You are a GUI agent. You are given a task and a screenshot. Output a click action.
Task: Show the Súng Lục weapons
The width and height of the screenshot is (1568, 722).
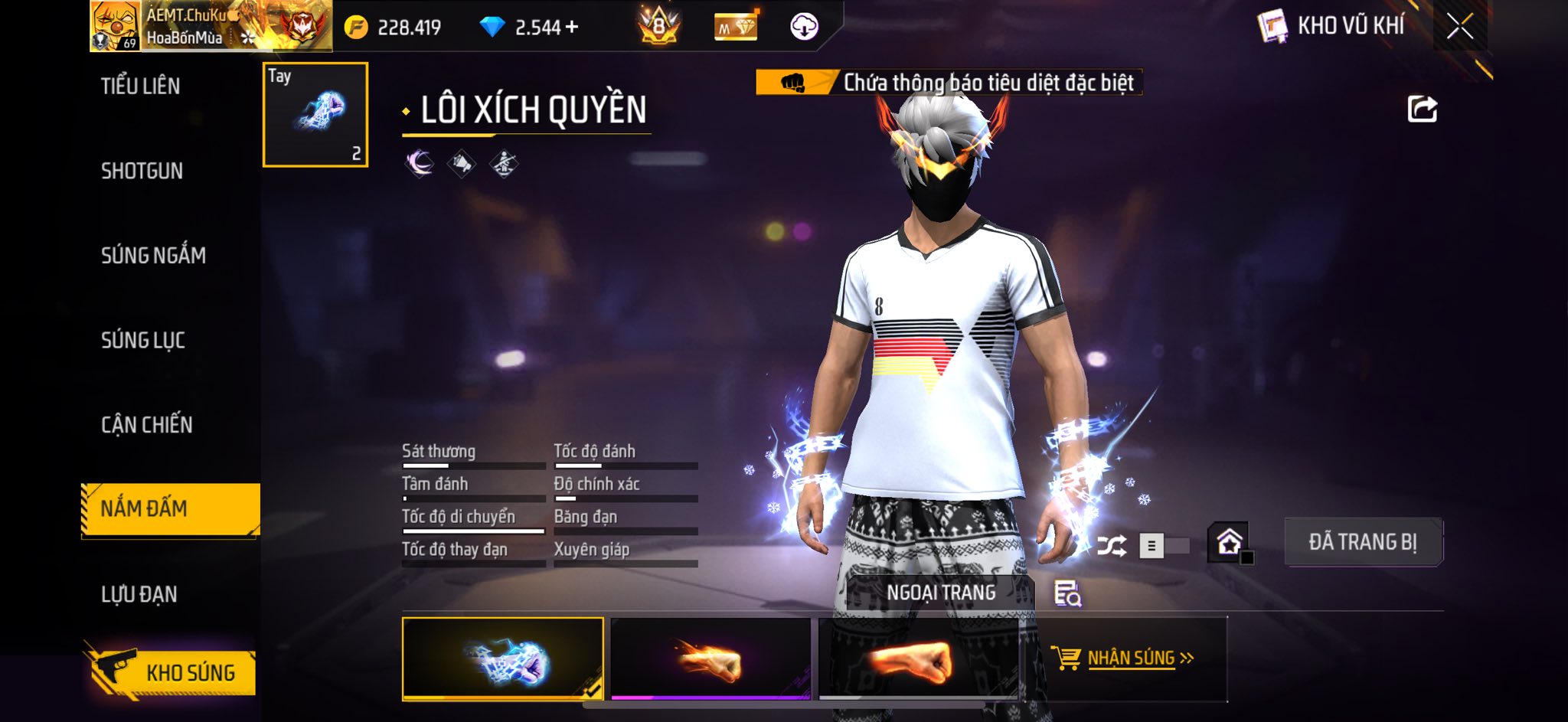pos(143,340)
